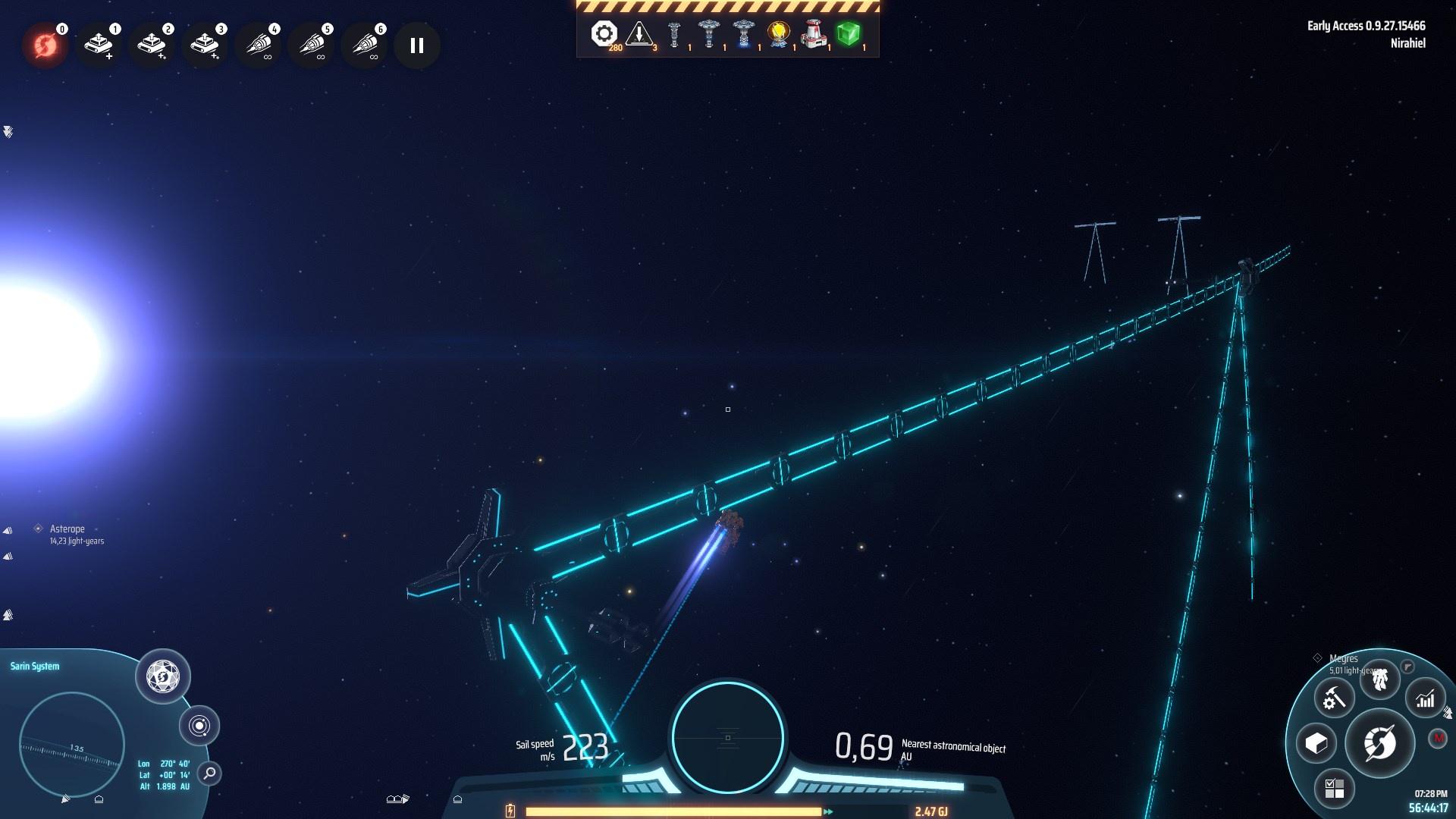Open the checklist grid button

pos(1334,789)
